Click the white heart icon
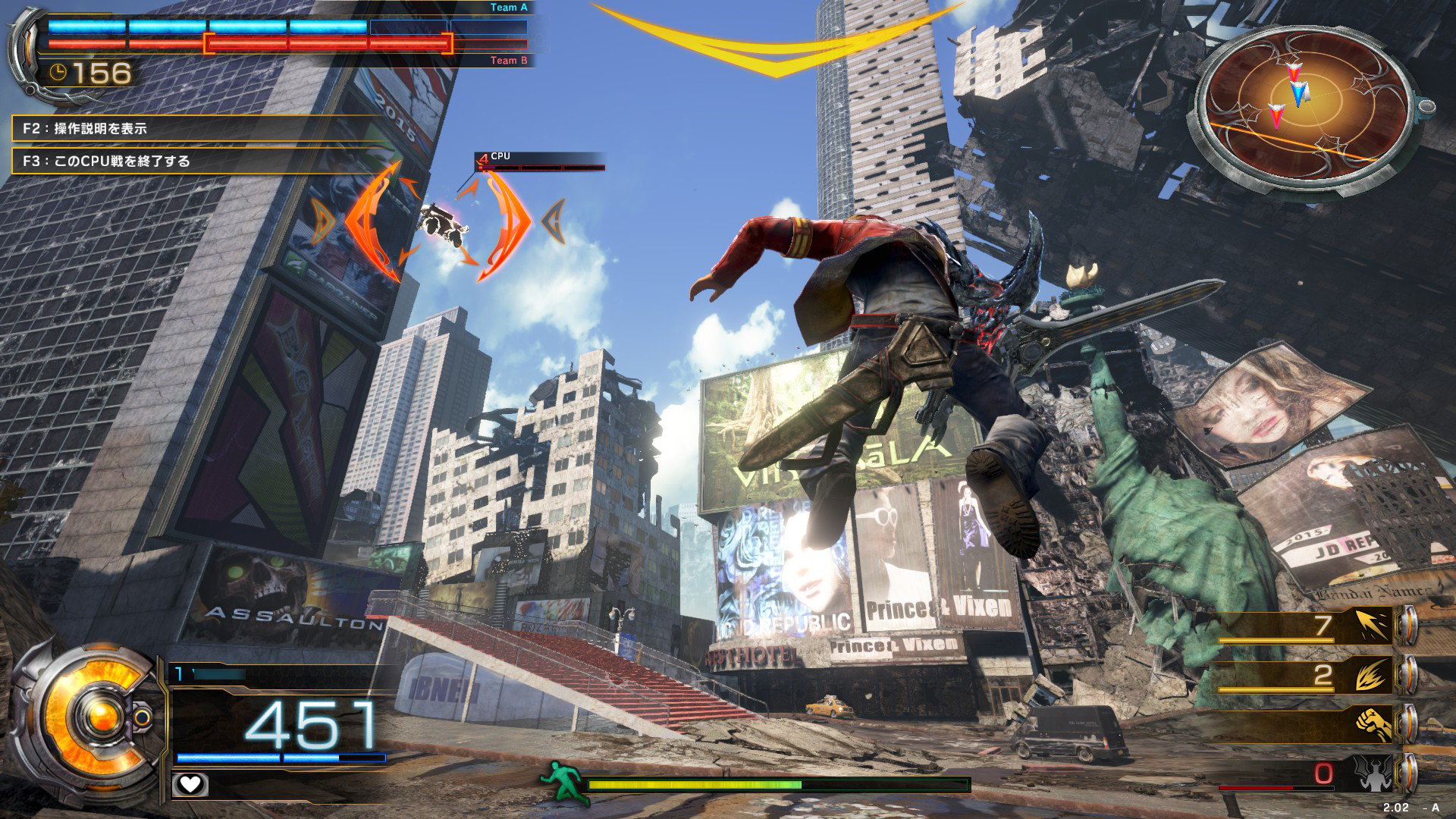 [x=190, y=784]
